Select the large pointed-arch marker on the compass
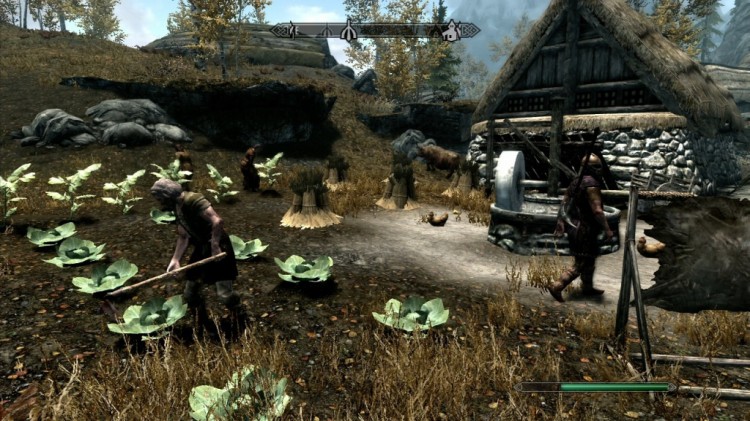Screen dimensions: 750x421 (x=349, y=31)
